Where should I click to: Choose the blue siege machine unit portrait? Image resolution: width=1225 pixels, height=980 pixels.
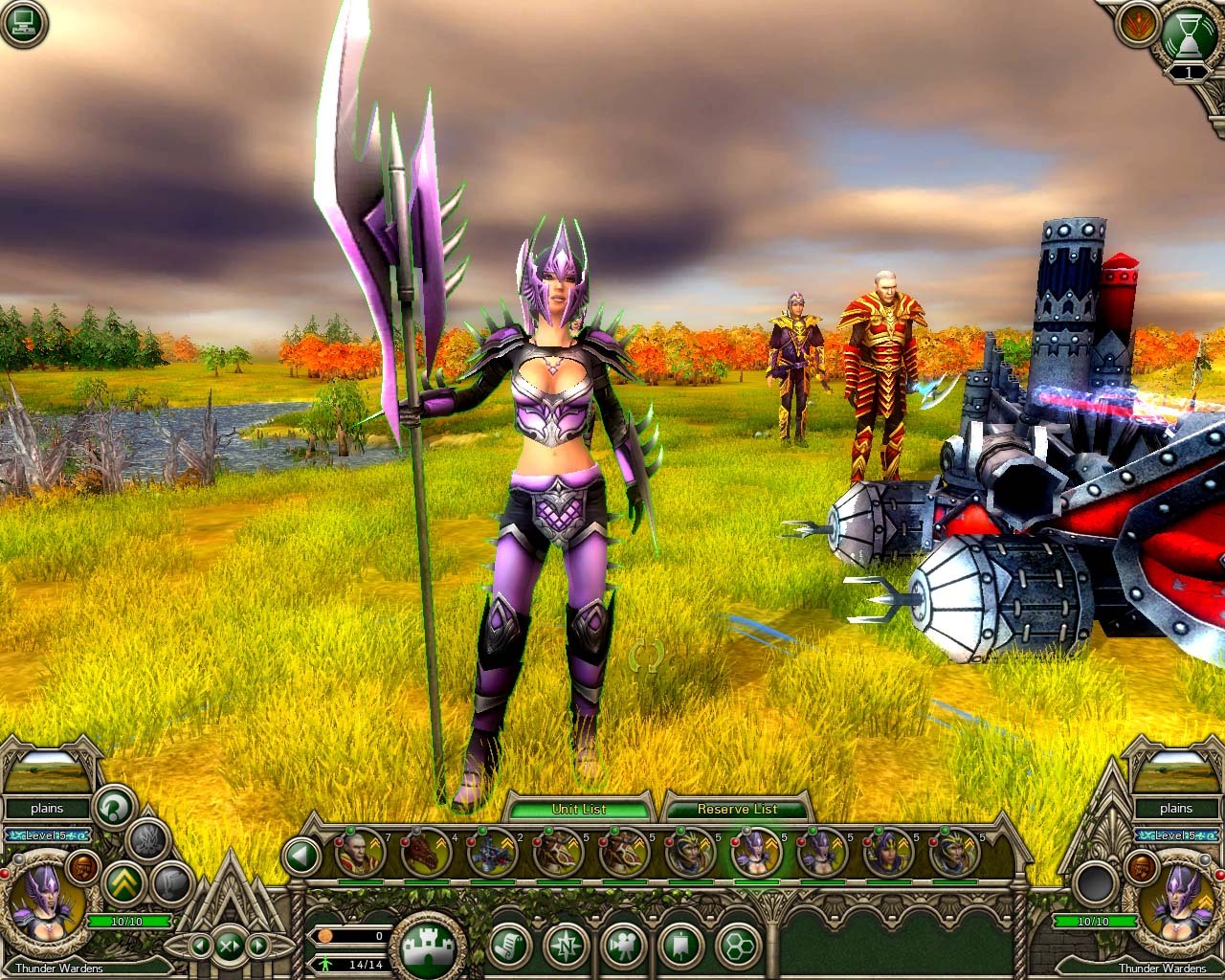(492, 853)
